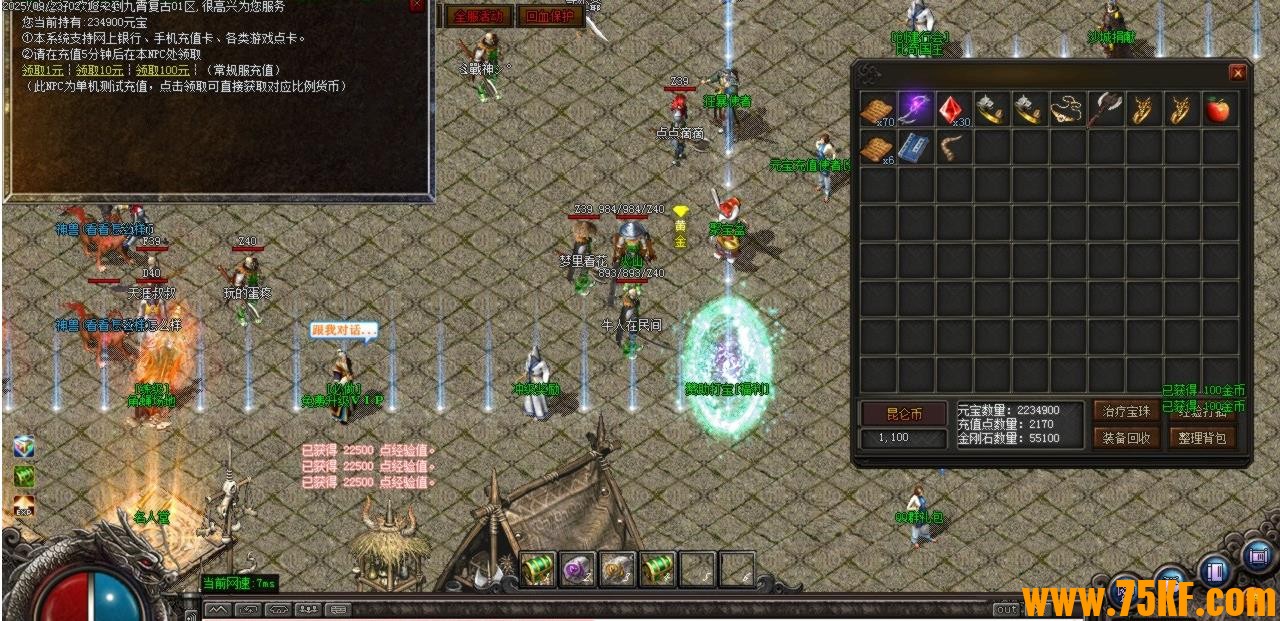Select the 领取100元 recharge link
This screenshot has height=621, width=1280.
[162, 70]
